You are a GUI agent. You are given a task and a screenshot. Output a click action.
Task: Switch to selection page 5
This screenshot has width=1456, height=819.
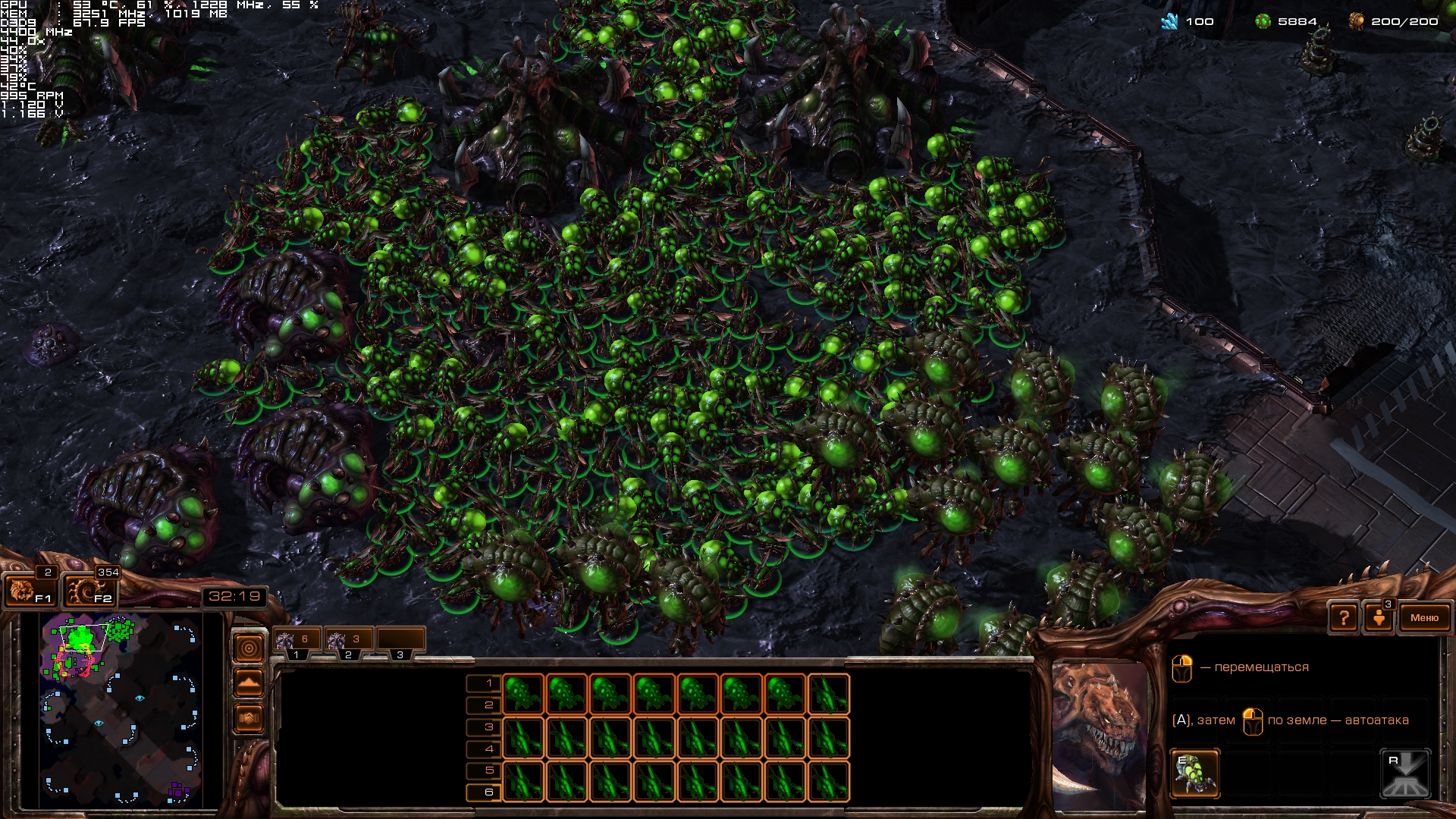483,770
